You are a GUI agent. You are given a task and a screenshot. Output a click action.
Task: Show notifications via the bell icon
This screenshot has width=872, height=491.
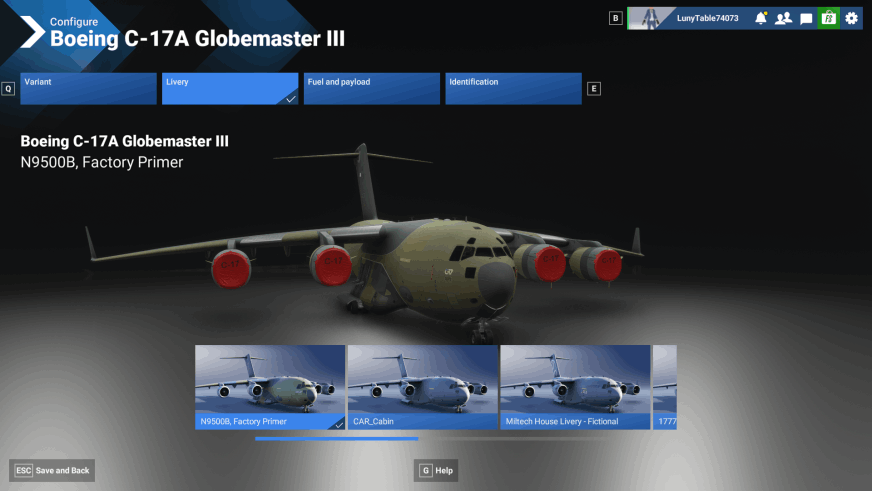[x=761, y=18]
